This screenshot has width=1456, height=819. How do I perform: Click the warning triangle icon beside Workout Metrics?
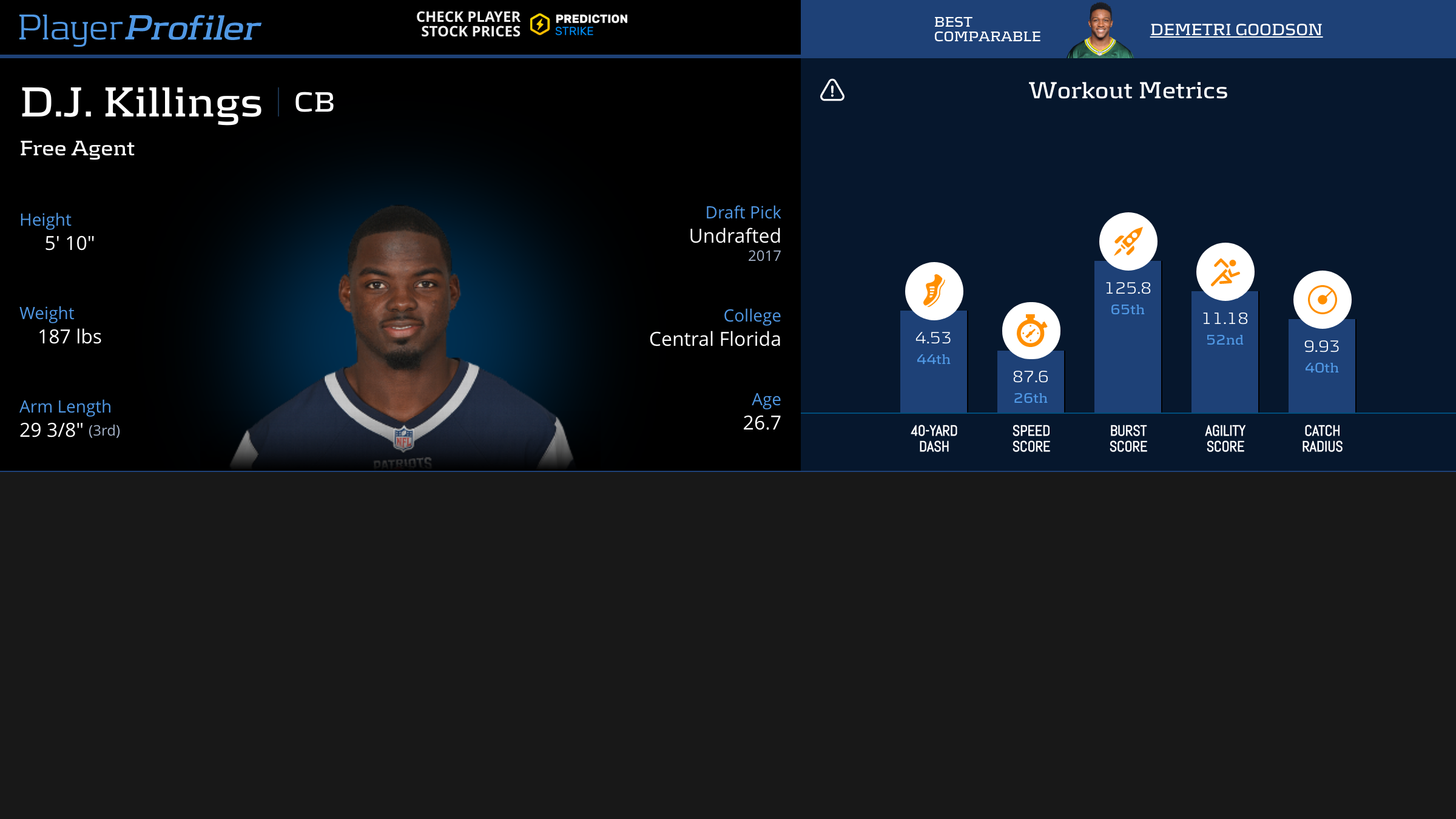(832, 90)
